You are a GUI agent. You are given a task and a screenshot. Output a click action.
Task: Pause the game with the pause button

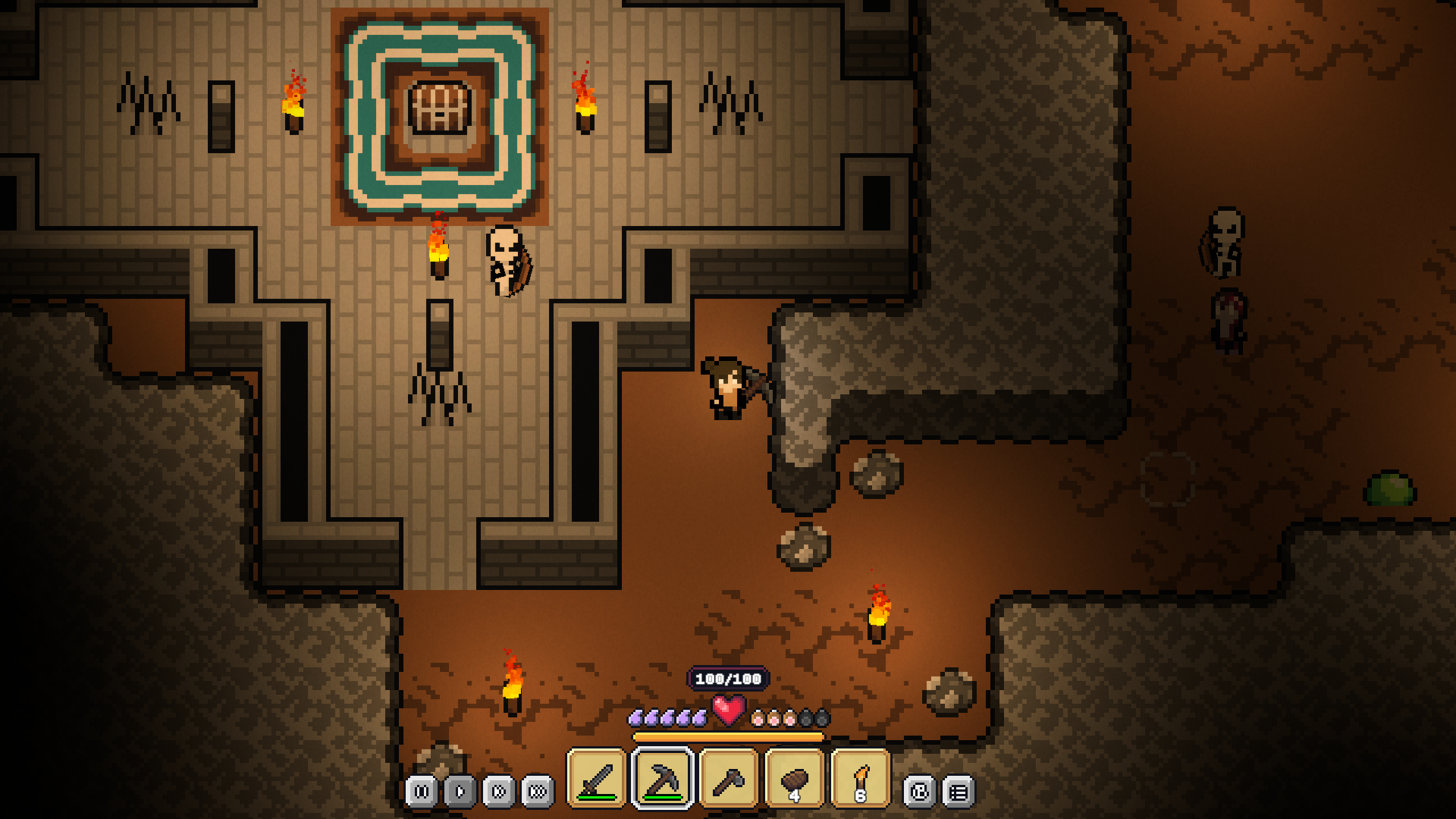point(422,792)
